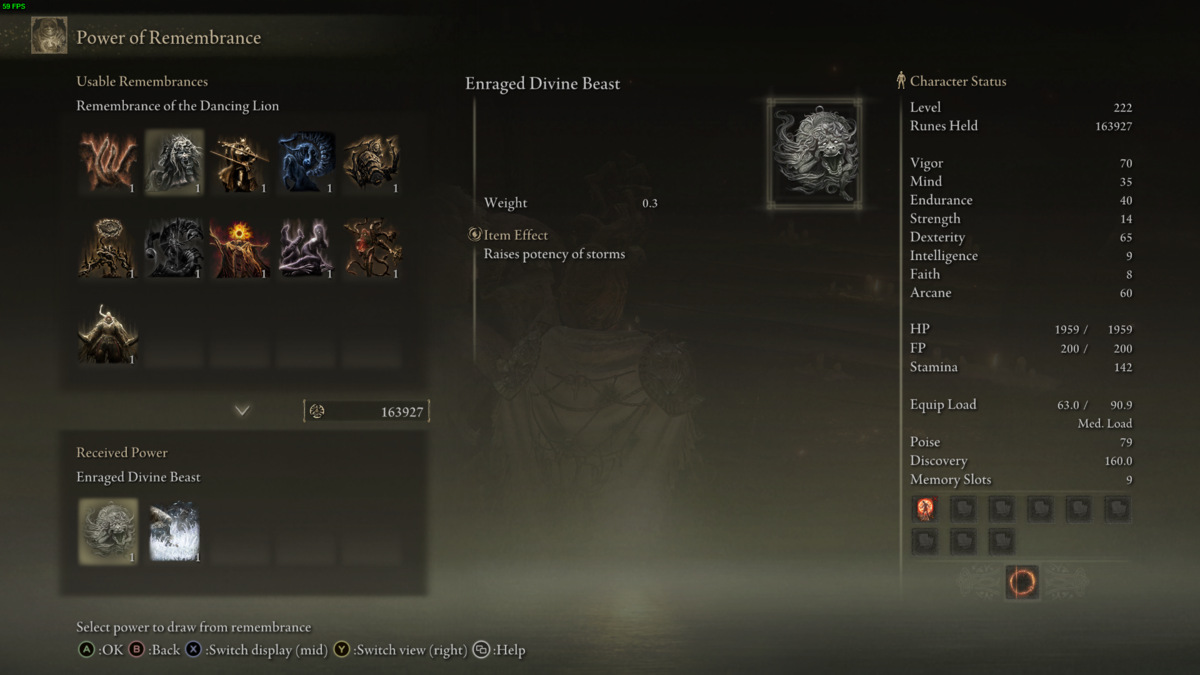Pick the red tangled-roots remembrance

pyautogui.click(x=372, y=247)
